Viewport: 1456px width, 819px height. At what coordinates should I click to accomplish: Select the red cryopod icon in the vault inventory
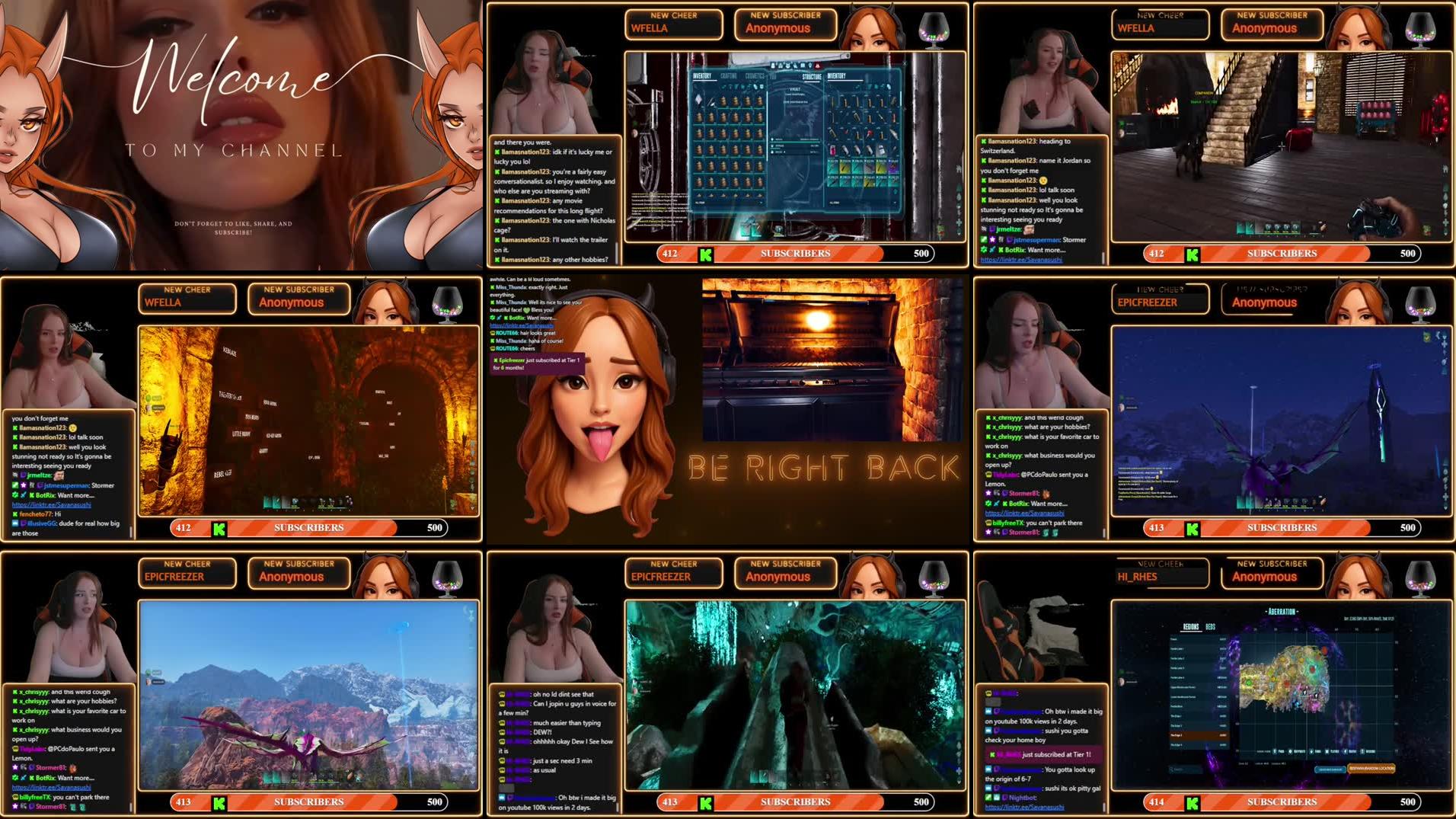point(832,151)
